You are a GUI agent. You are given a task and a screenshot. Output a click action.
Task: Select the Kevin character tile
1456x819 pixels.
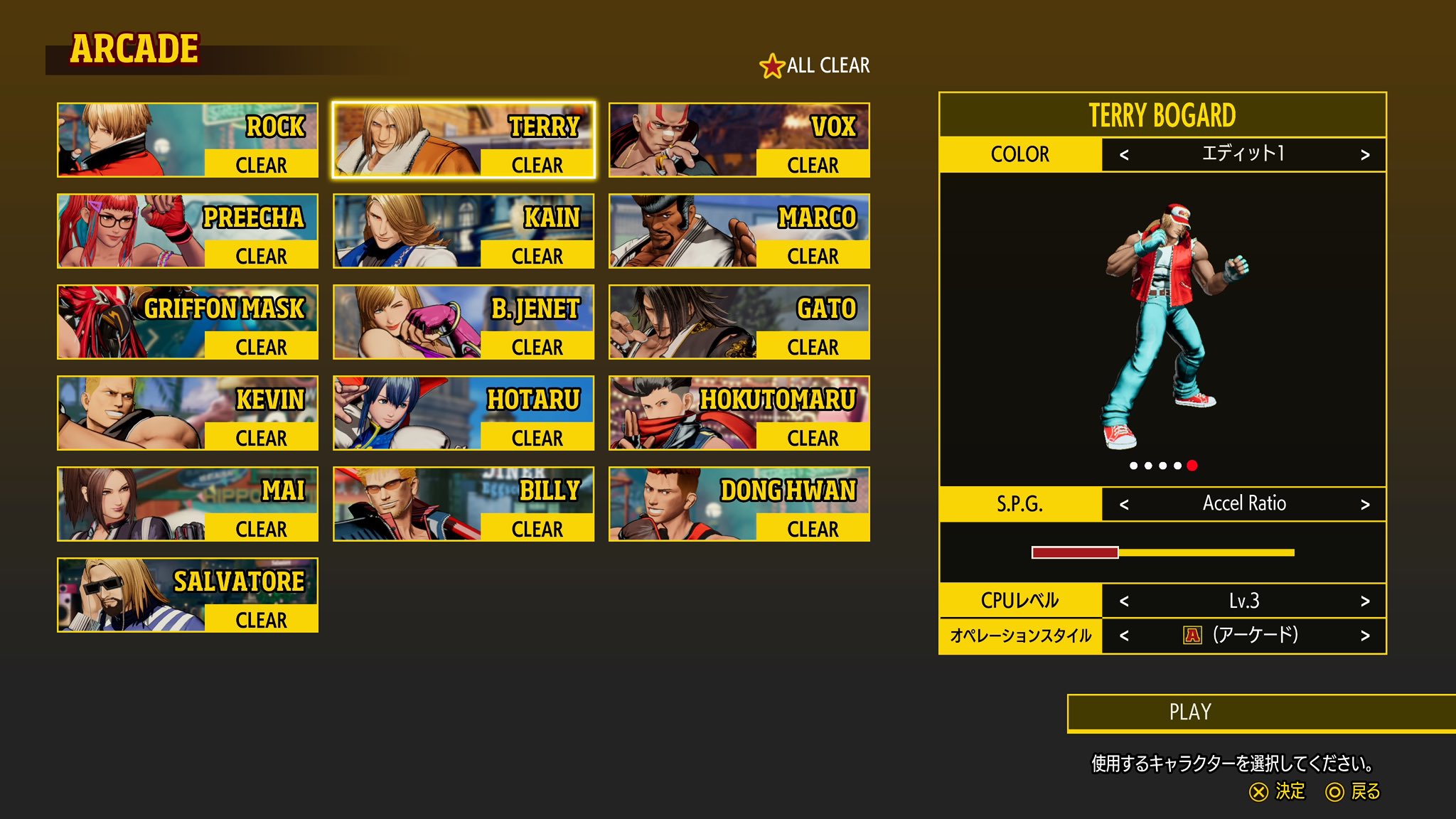tap(188, 413)
